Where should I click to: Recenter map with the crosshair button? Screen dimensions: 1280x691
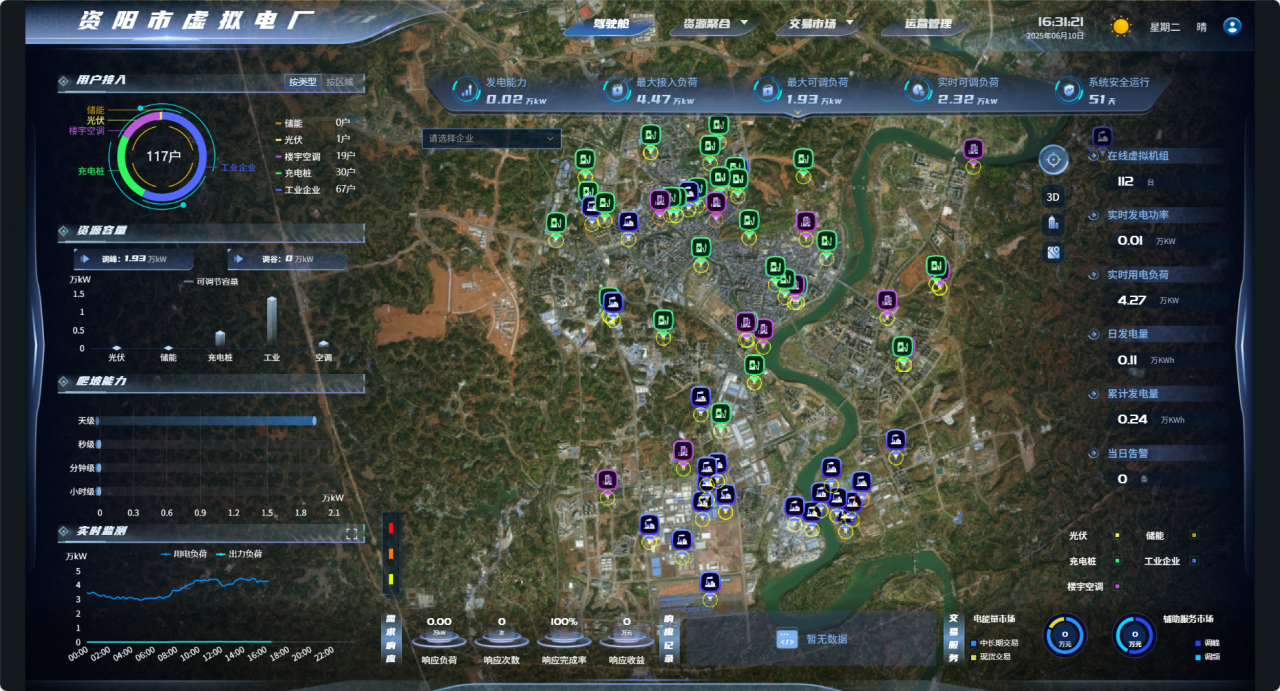pyautogui.click(x=1053, y=159)
